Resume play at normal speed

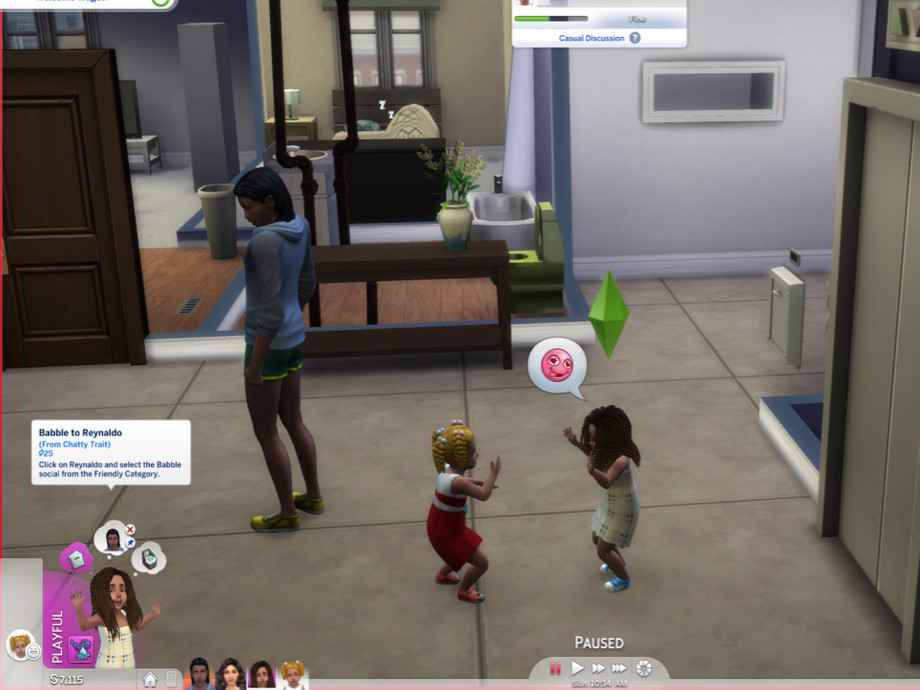click(x=577, y=668)
